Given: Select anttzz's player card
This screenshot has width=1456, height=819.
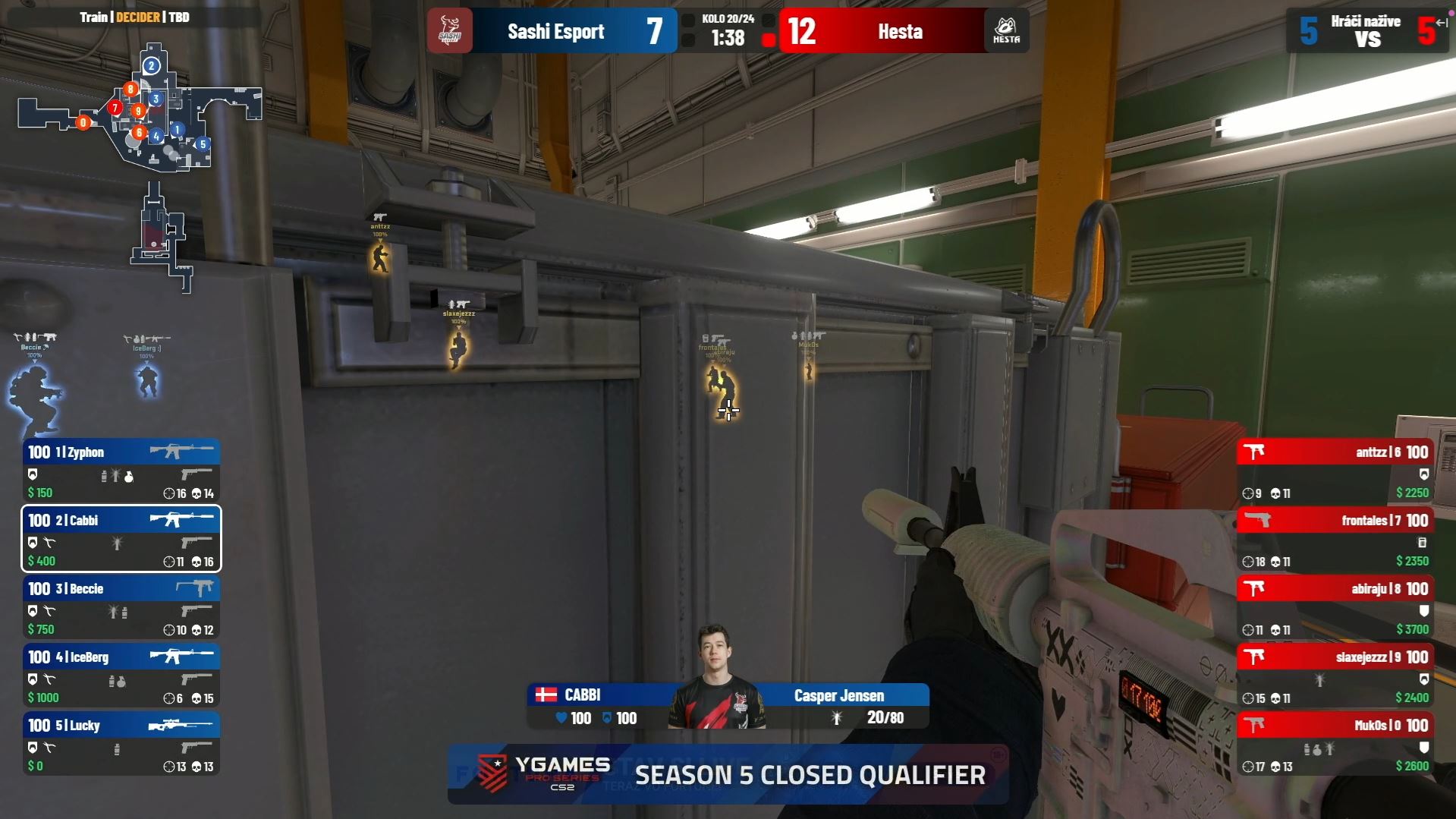Looking at the screenshot, I should [x=1335, y=471].
